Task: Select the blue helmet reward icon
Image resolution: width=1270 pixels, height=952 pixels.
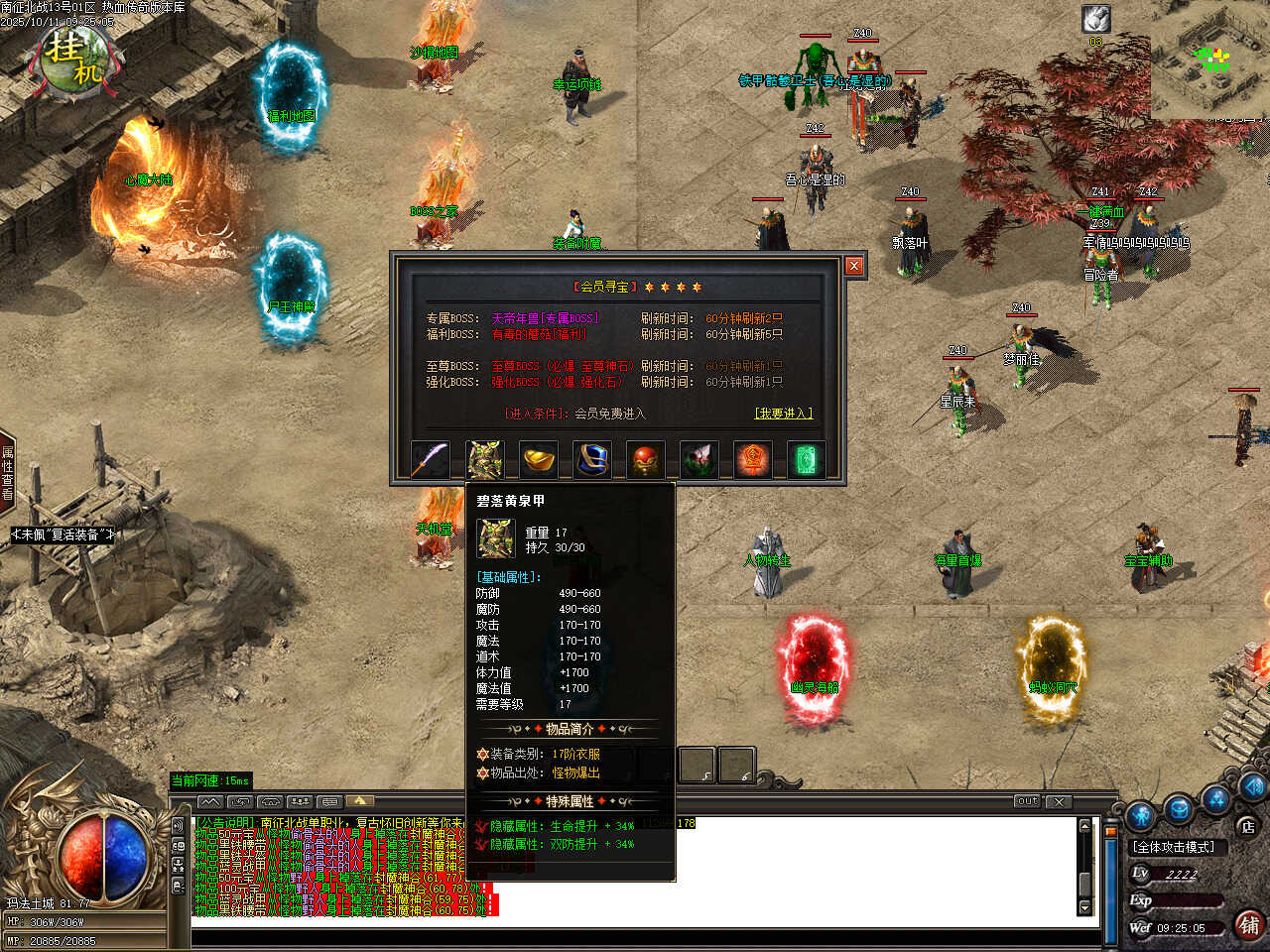Action: pyautogui.click(x=592, y=460)
